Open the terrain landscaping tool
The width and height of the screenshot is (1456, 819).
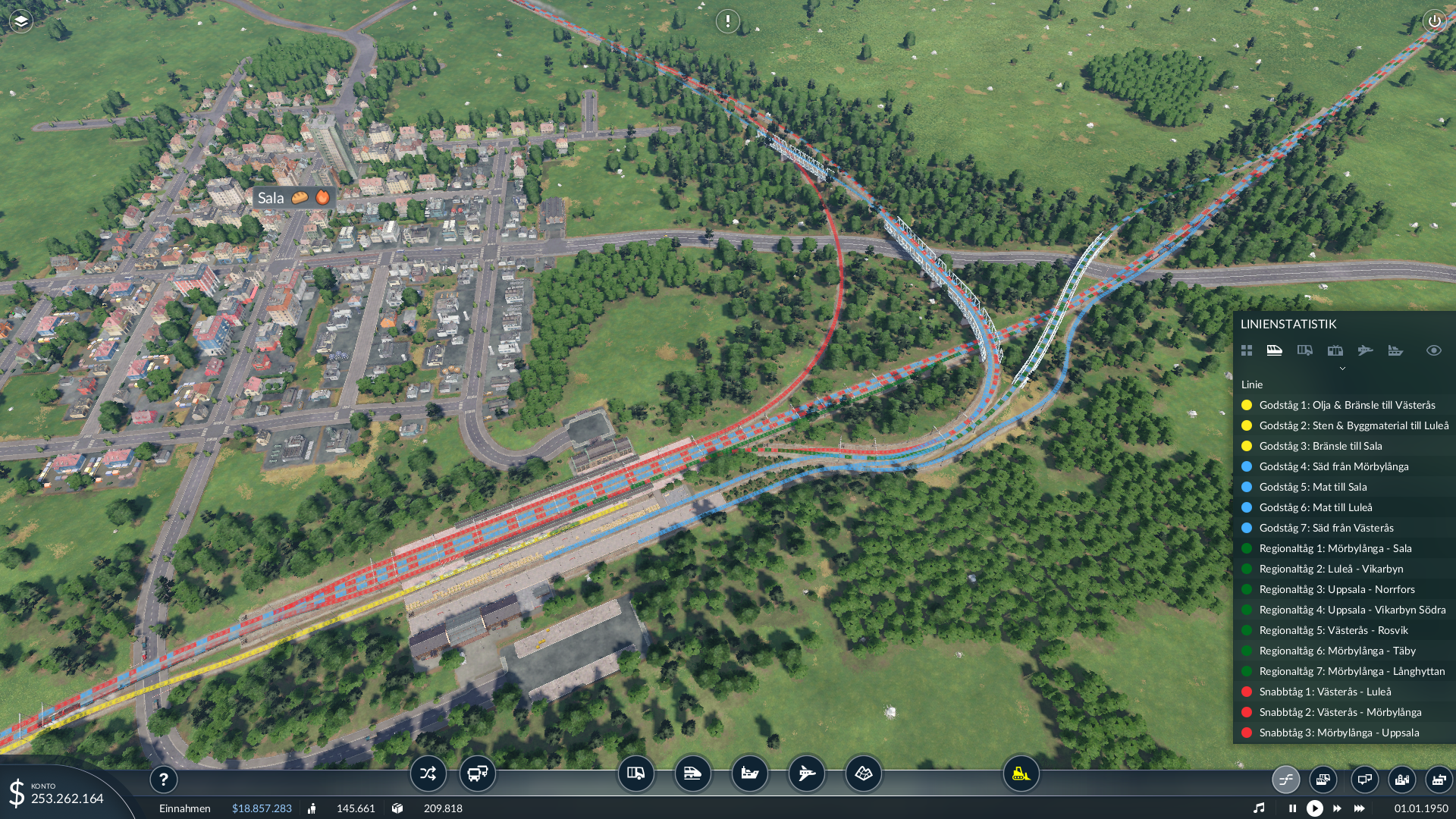click(863, 773)
